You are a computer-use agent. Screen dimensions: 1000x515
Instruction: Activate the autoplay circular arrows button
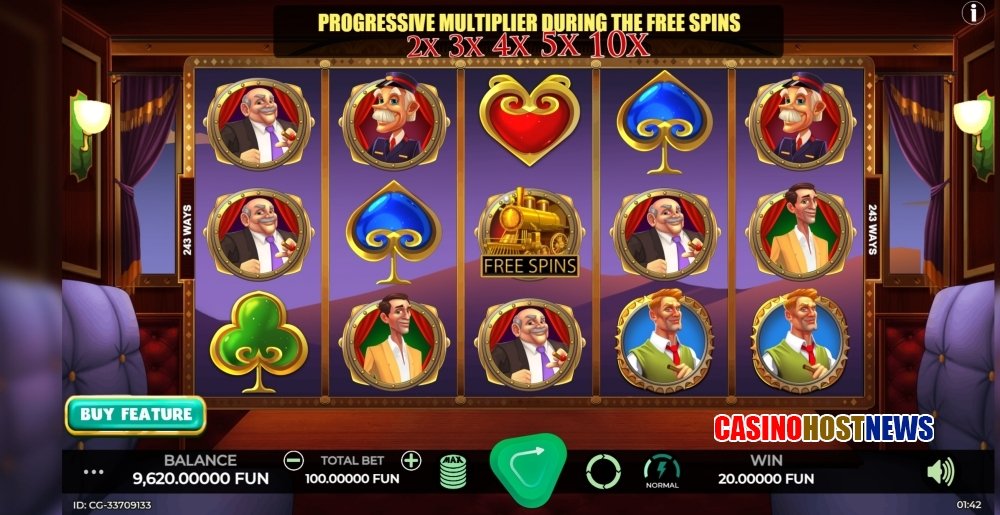click(x=603, y=470)
